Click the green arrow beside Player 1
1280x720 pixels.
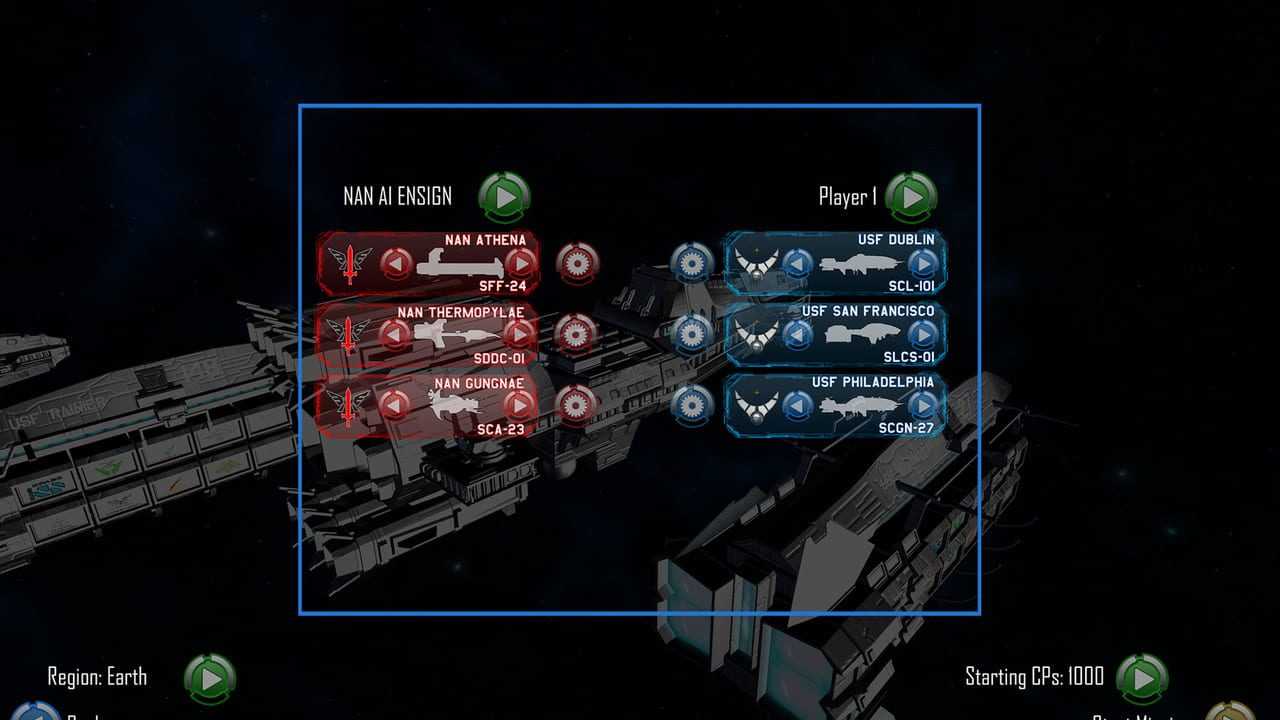(911, 197)
